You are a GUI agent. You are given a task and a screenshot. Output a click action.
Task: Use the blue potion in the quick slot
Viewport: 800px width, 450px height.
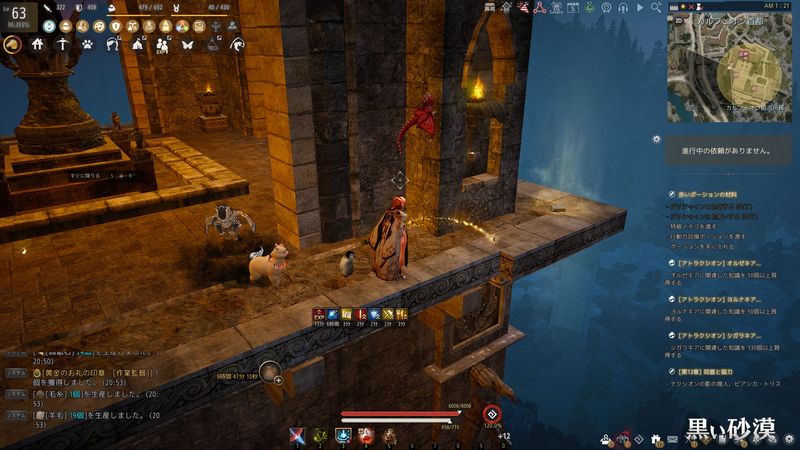(x=343, y=435)
